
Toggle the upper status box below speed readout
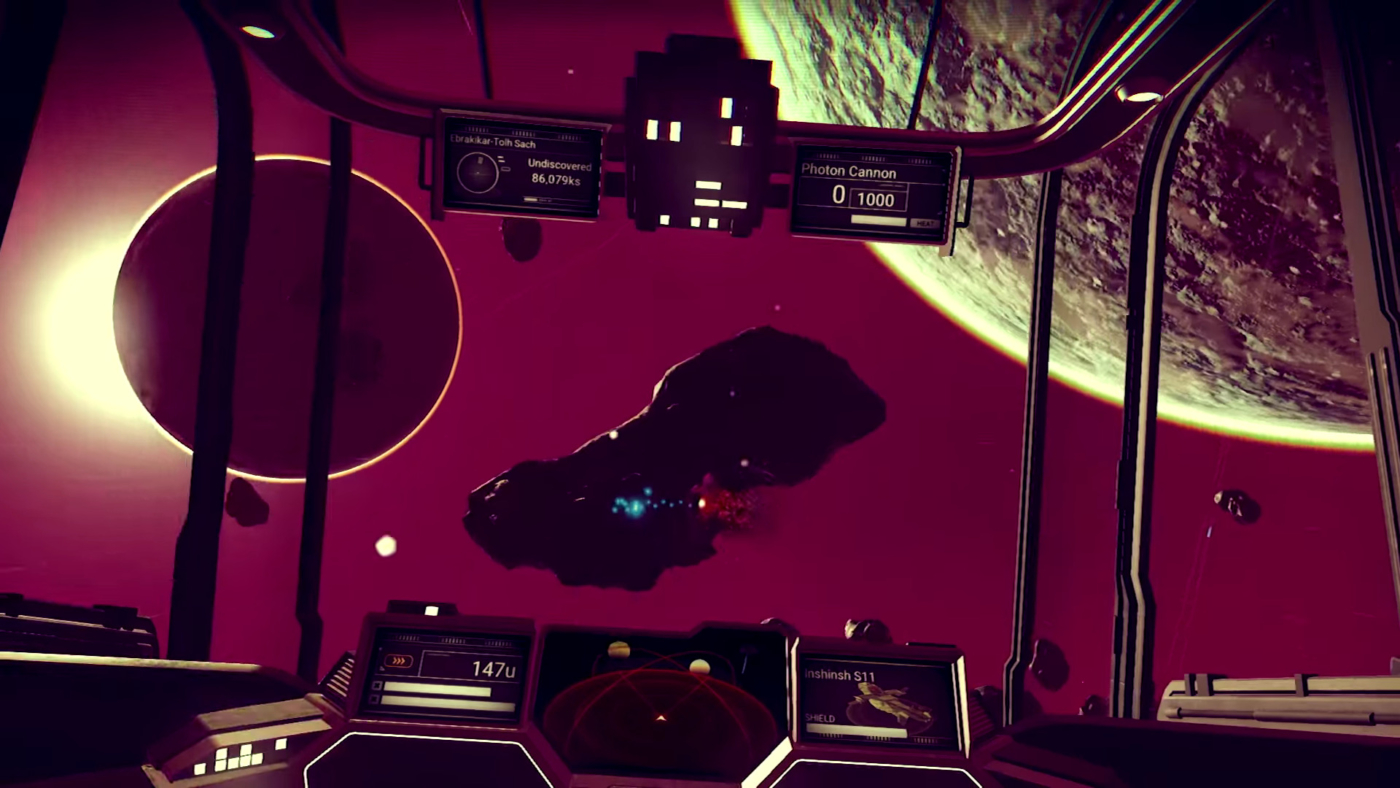[437, 686]
